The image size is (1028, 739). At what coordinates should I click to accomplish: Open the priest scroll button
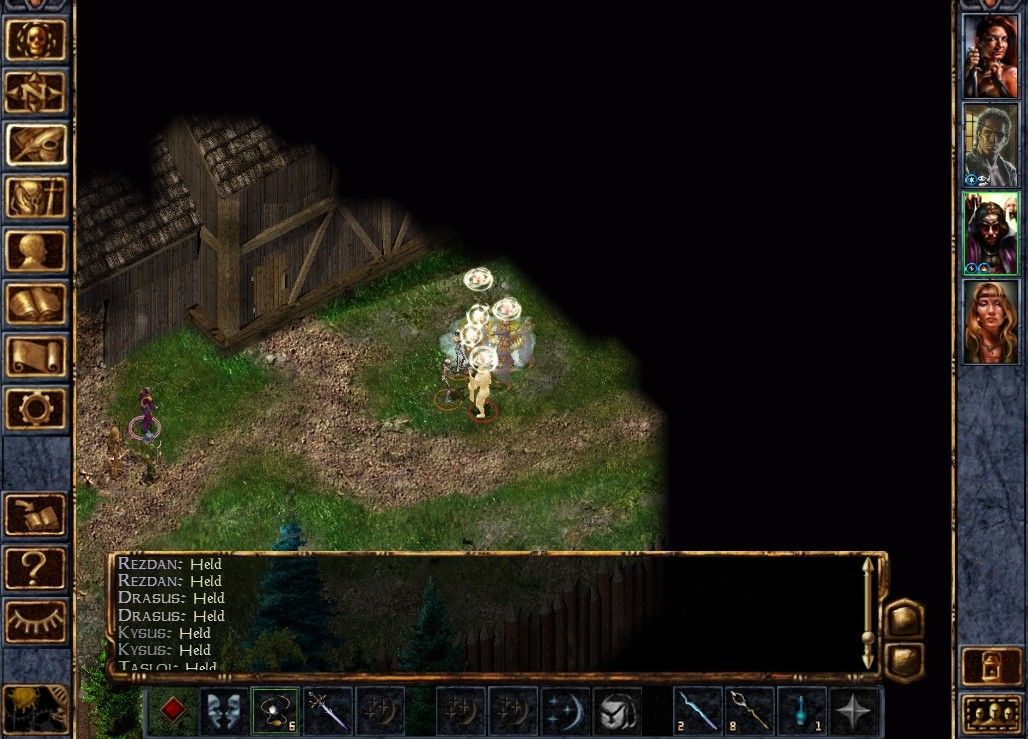click(x=36, y=357)
